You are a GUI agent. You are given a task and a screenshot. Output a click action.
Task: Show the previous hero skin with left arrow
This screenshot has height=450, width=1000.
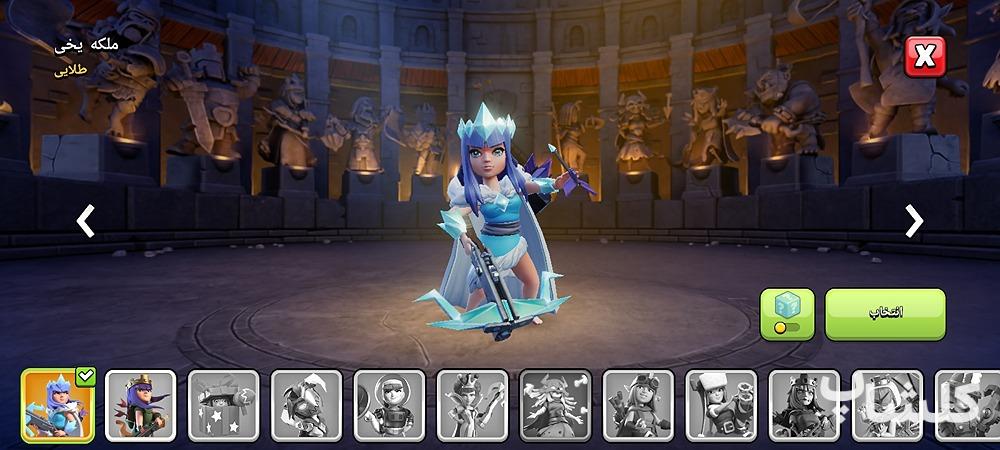[86, 221]
